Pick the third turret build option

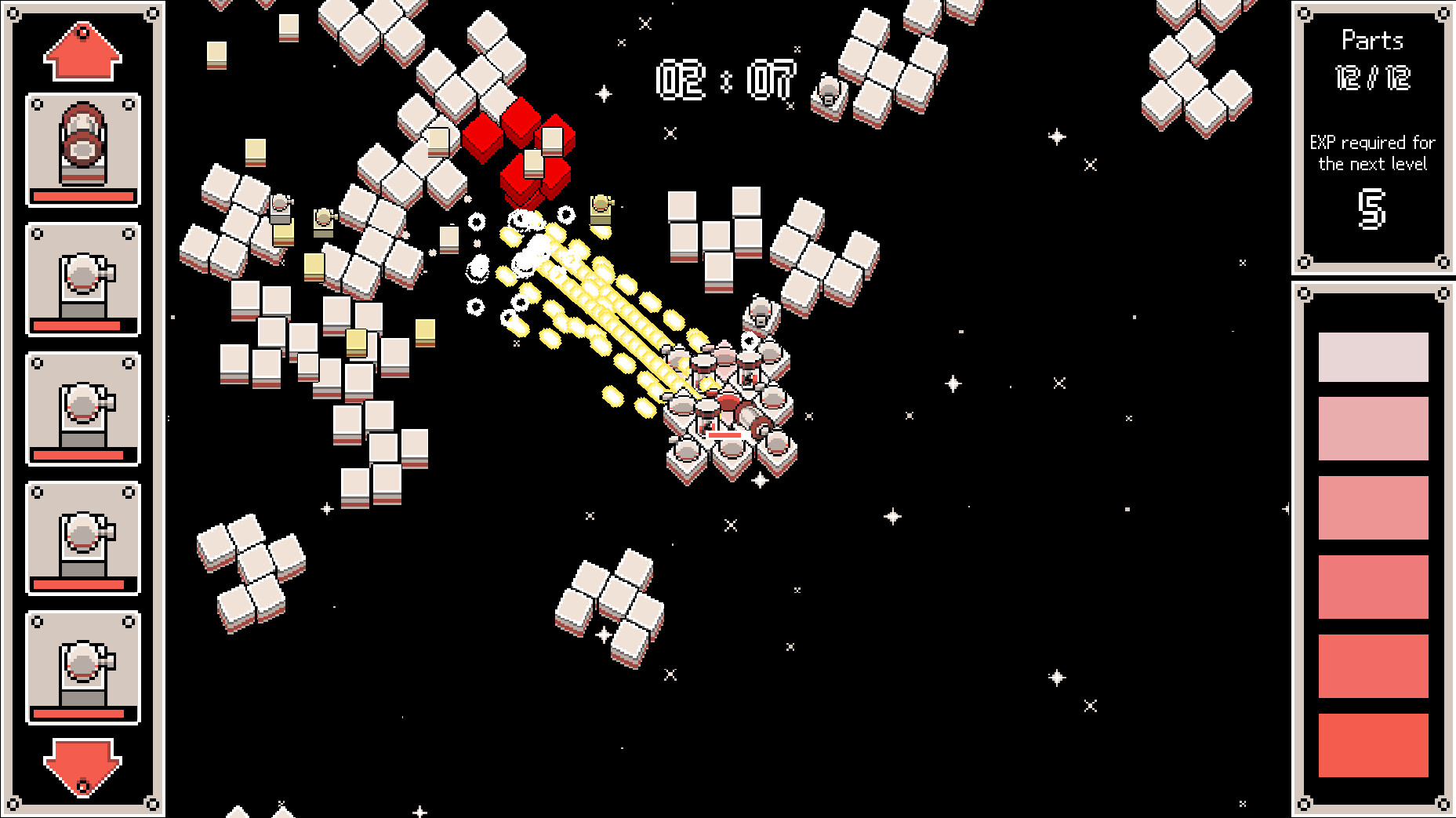(x=82, y=408)
